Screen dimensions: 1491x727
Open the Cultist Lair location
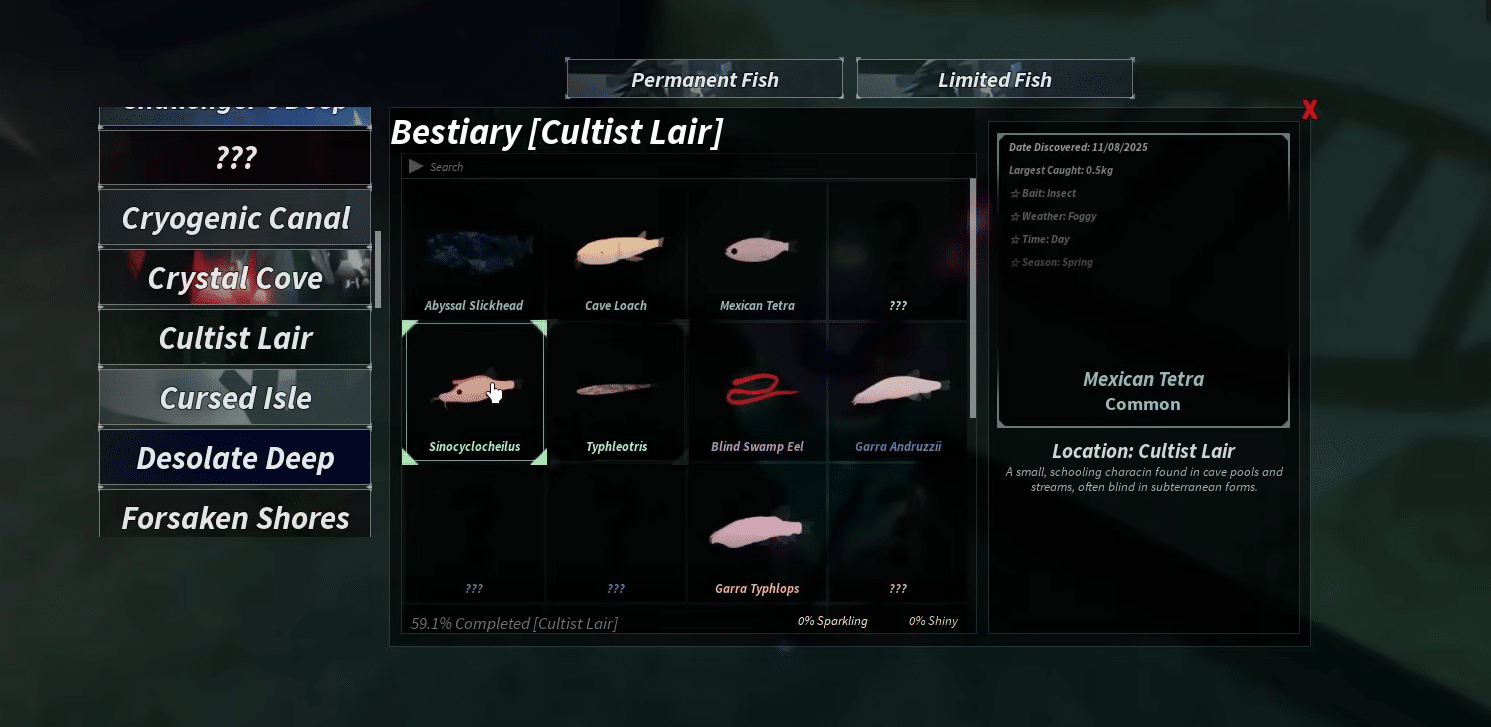click(234, 337)
